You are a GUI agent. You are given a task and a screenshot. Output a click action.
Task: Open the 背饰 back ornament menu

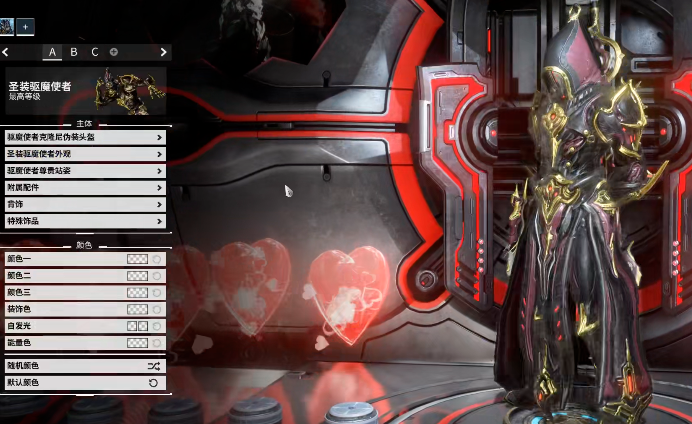85,204
